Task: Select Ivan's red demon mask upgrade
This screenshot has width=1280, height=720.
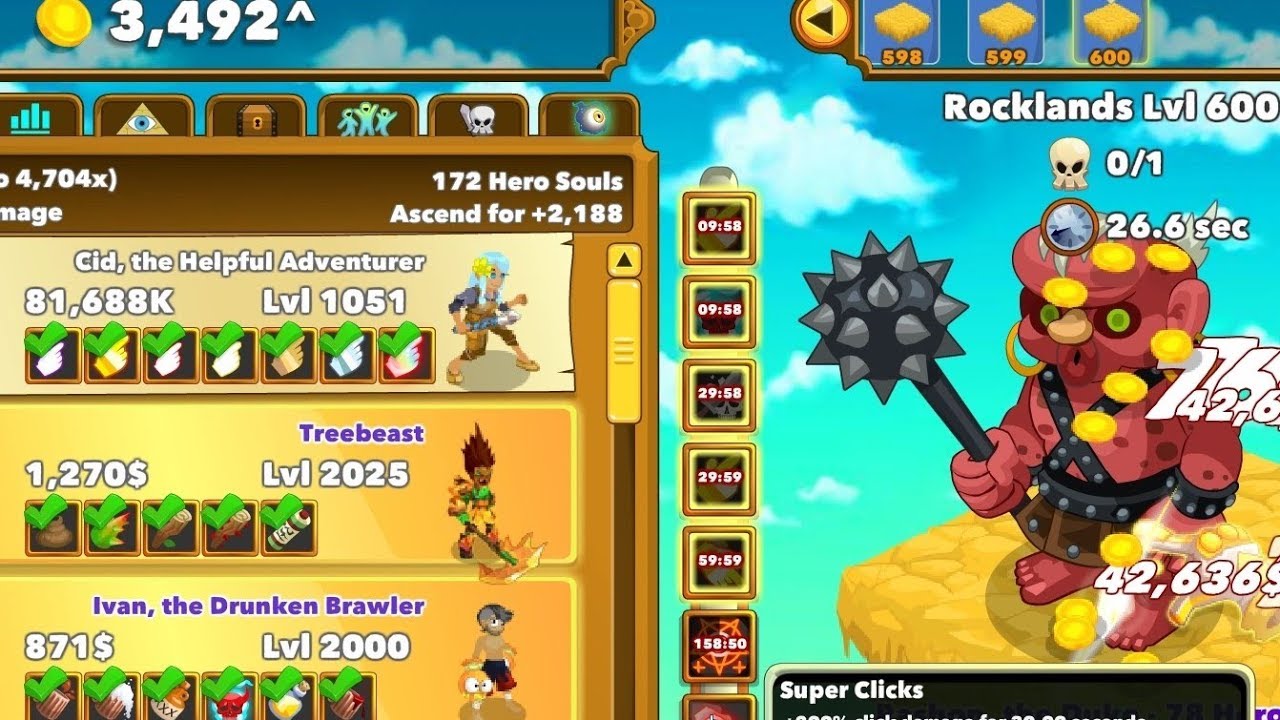Action: [229, 695]
